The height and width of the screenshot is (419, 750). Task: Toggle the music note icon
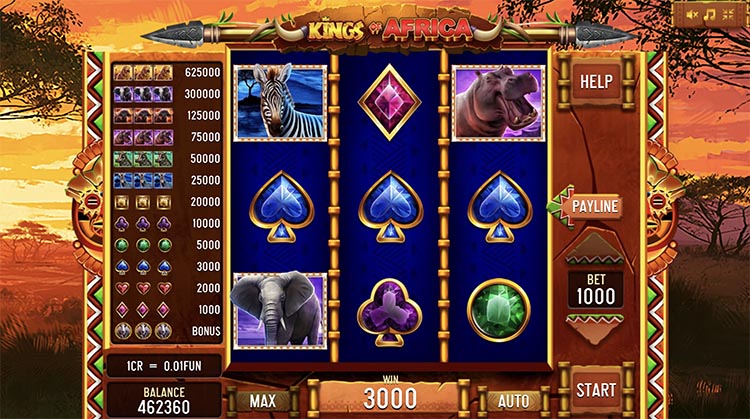(710, 15)
